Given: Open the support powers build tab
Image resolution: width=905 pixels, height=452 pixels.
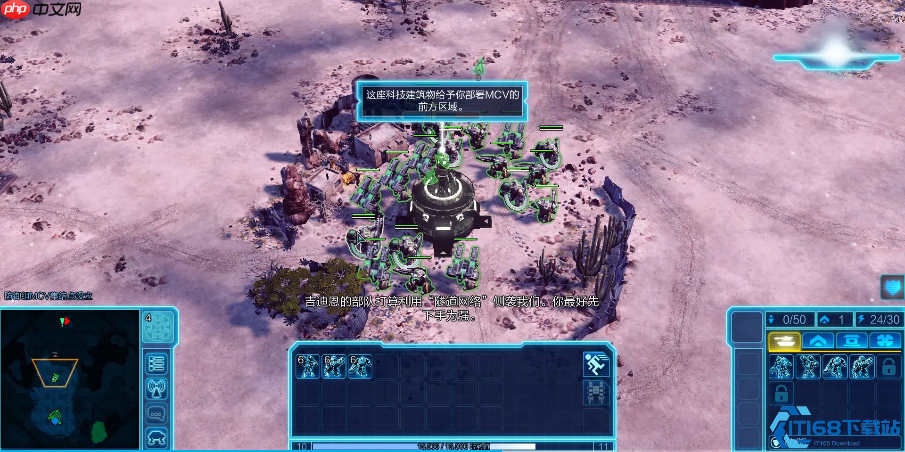Looking at the screenshot, I should click(x=884, y=342).
